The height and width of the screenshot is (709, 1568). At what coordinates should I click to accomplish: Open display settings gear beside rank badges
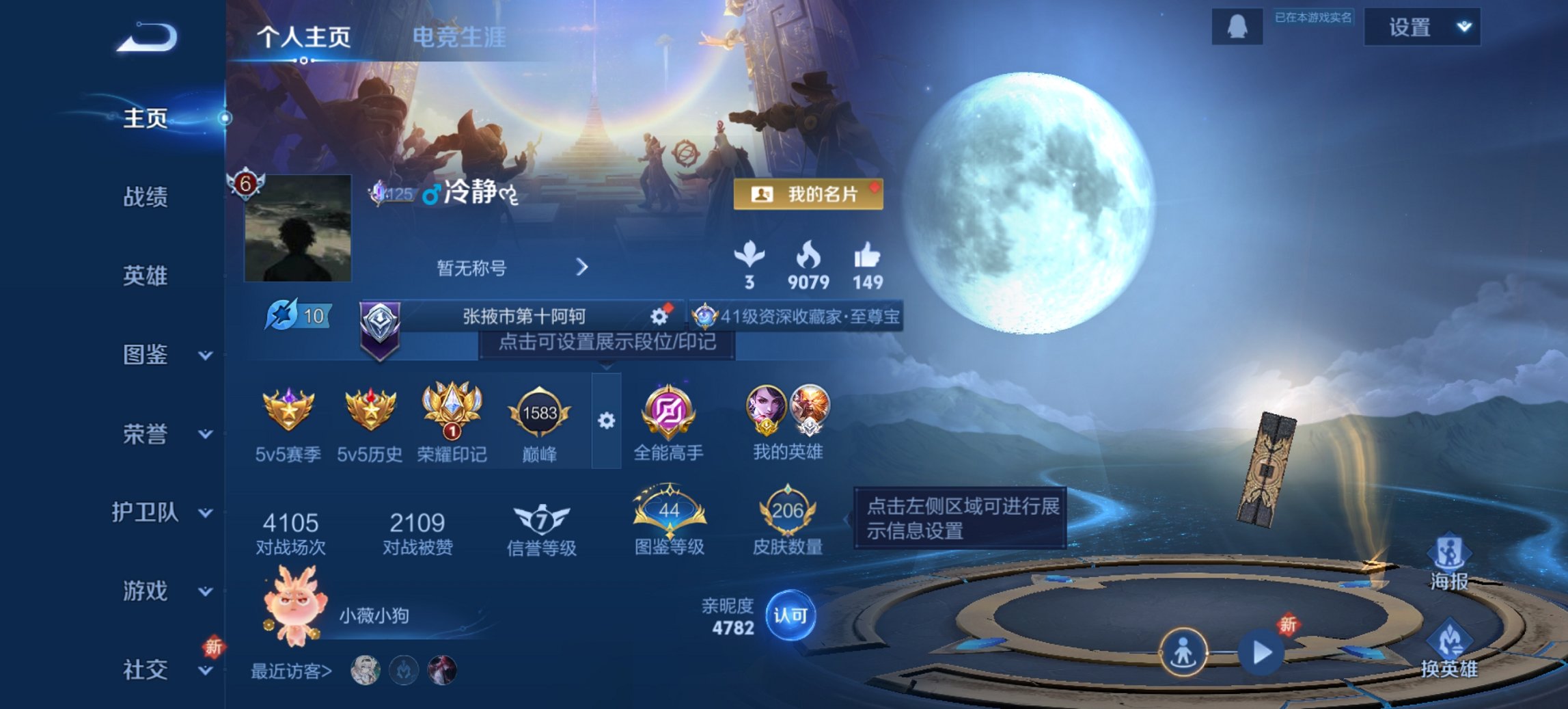pos(605,422)
